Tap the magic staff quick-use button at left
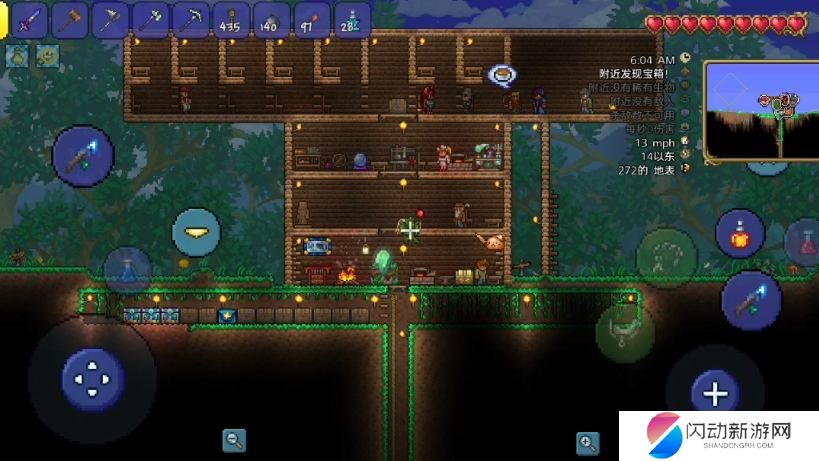The image size is (819, 461). (x=81, y=155)
